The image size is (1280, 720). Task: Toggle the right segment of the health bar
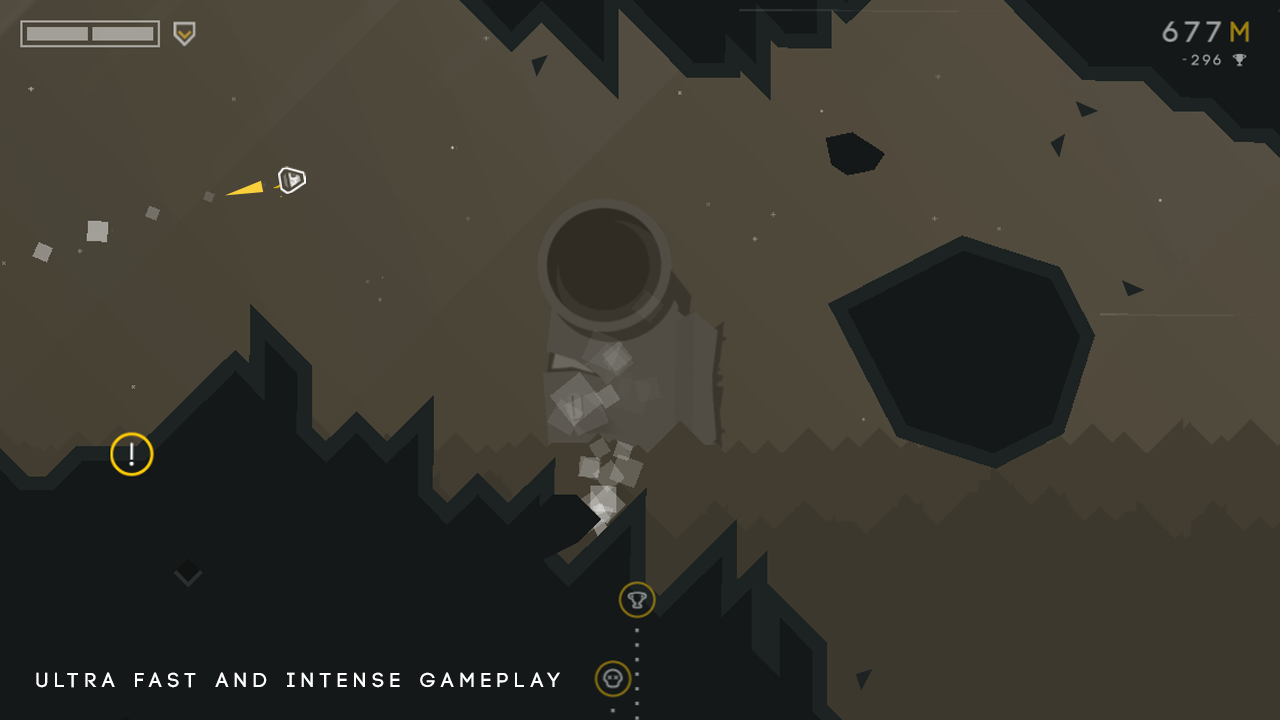[122, 32]
